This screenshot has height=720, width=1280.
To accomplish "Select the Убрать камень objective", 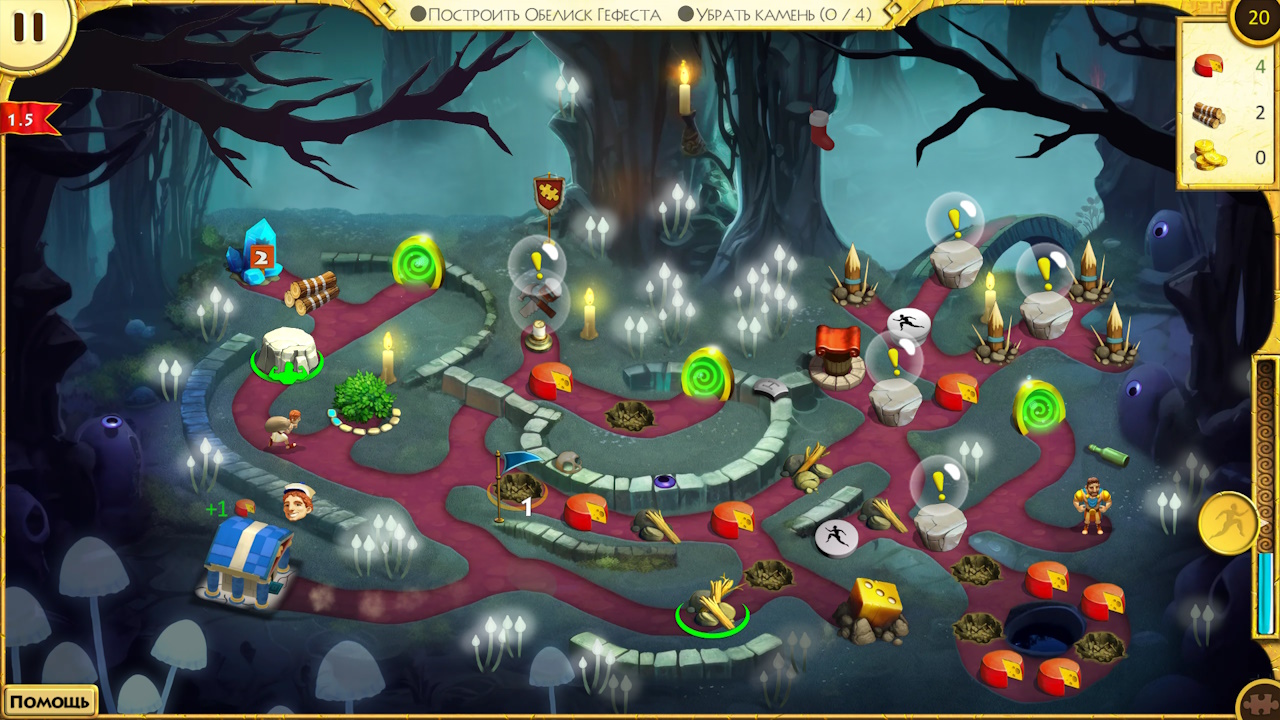I will tap(775, 15).
